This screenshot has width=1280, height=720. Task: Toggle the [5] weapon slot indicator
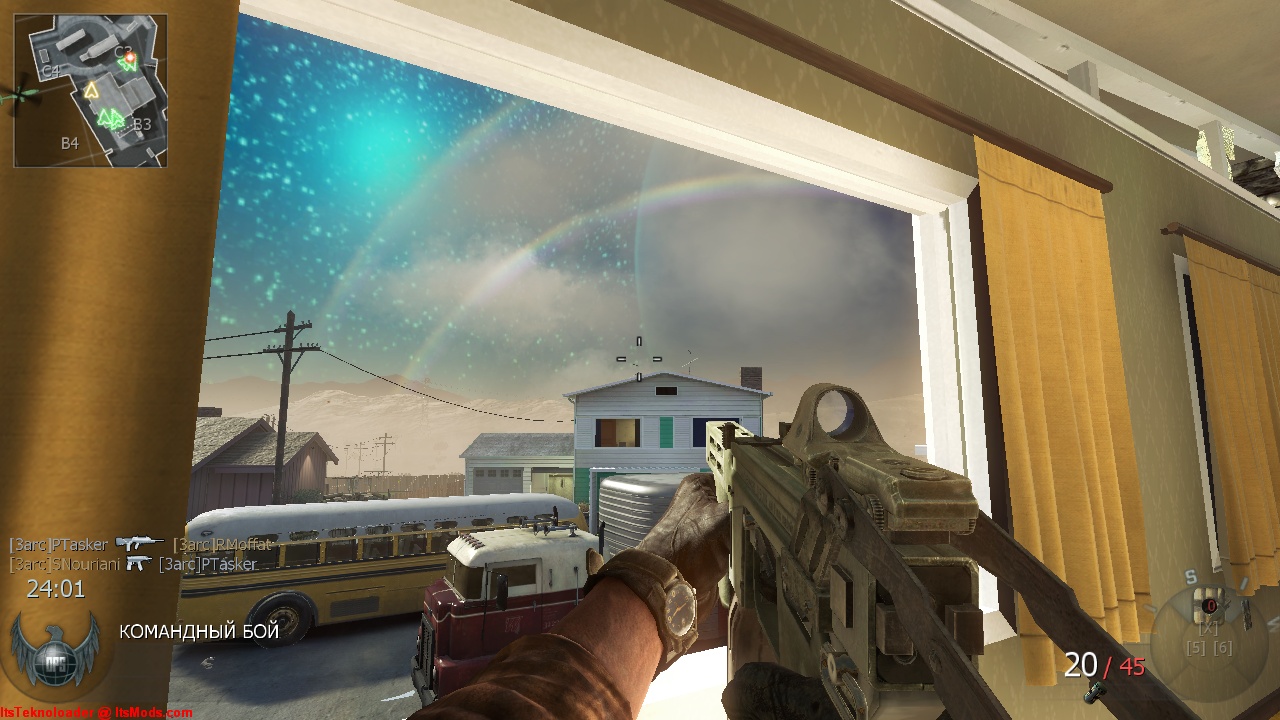point(1197,647)
